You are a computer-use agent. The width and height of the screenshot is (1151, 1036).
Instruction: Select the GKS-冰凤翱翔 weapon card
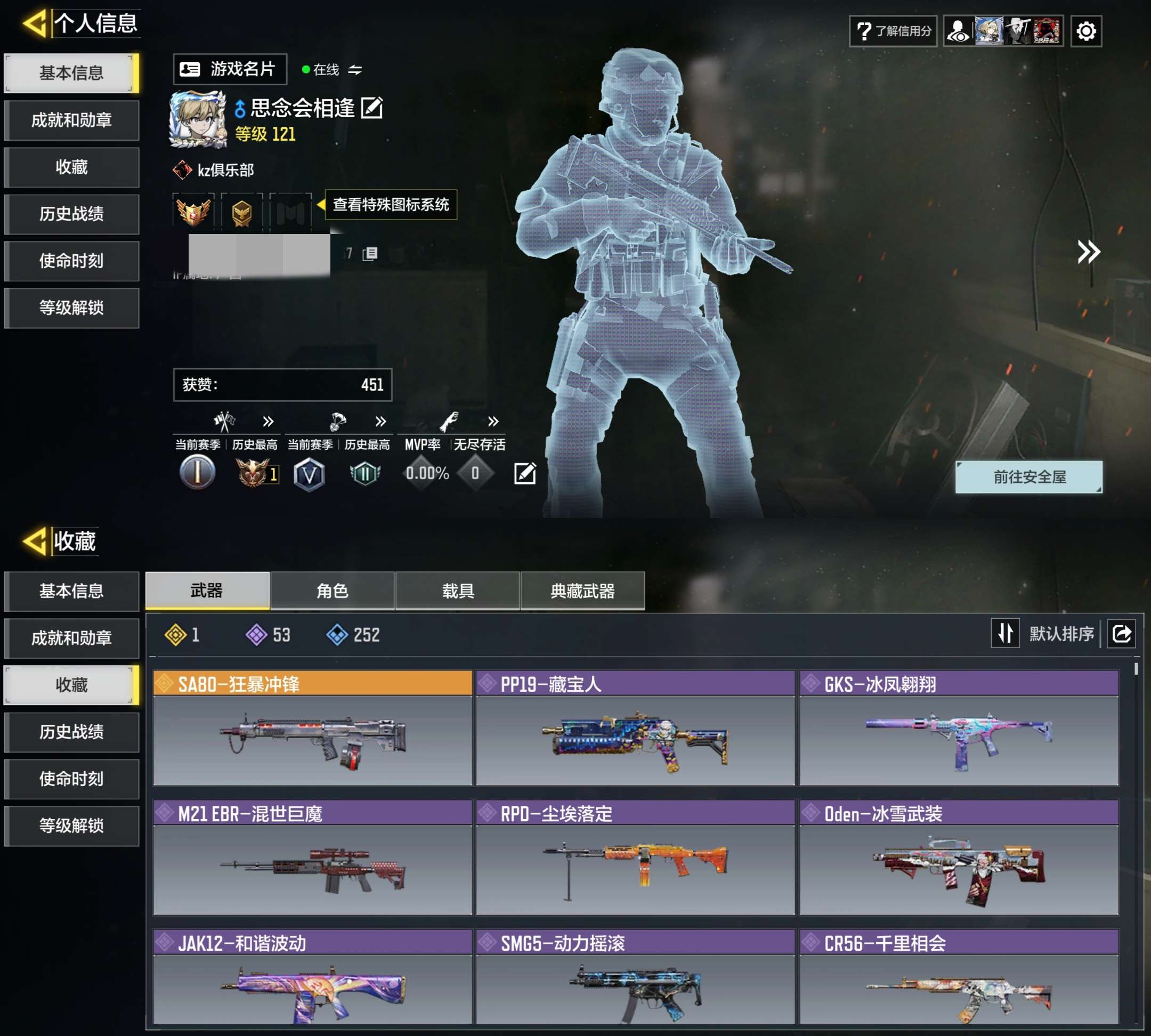pyautogui.click(x=959, y=729)
